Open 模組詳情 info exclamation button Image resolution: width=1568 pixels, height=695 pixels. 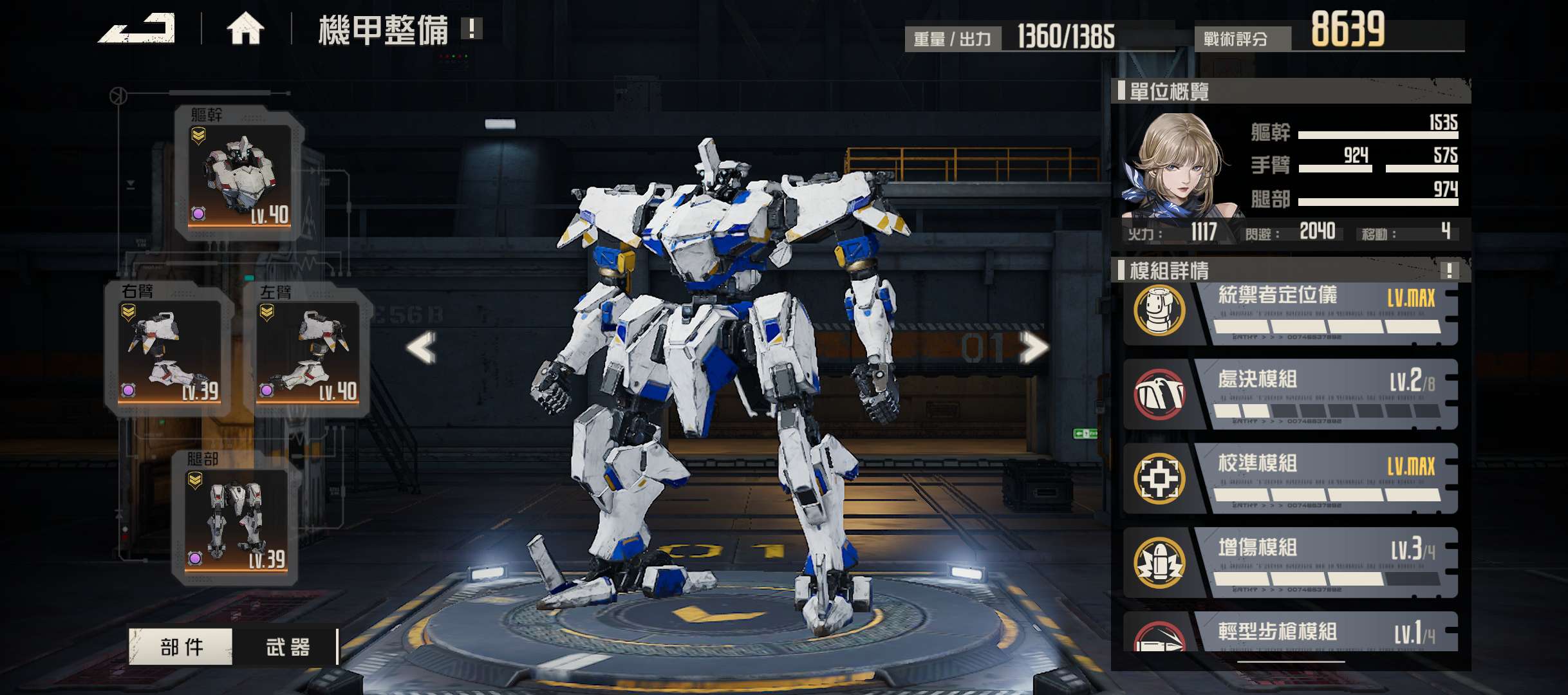tap(1449, 270)
